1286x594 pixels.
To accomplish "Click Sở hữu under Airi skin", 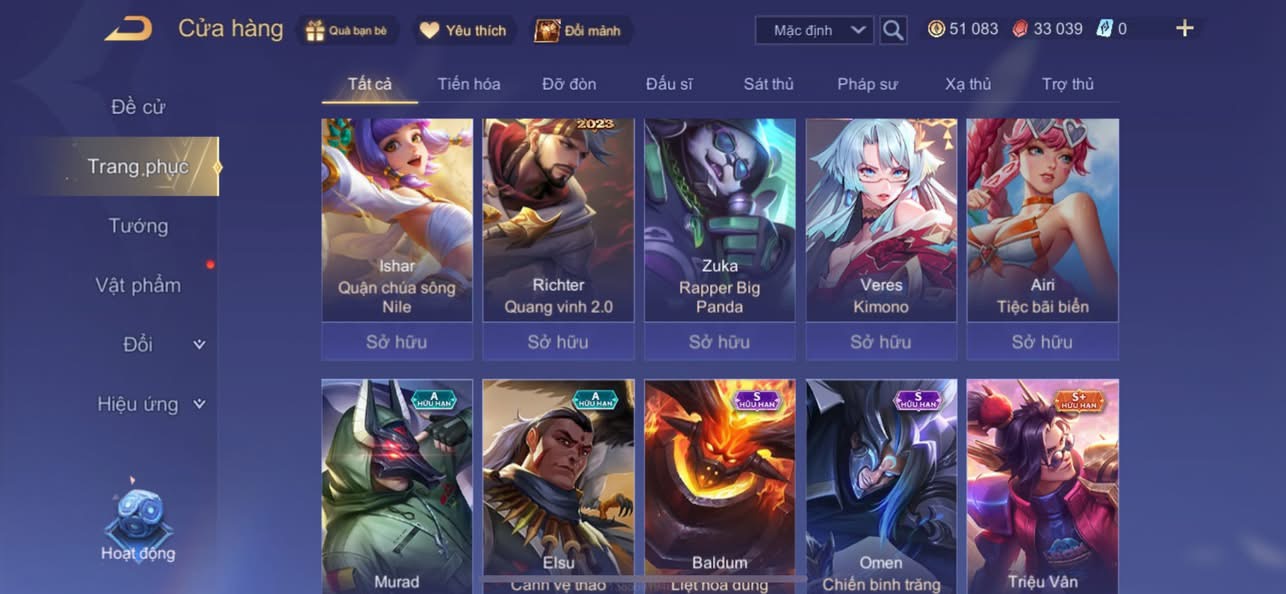I will click(1042, 342).
